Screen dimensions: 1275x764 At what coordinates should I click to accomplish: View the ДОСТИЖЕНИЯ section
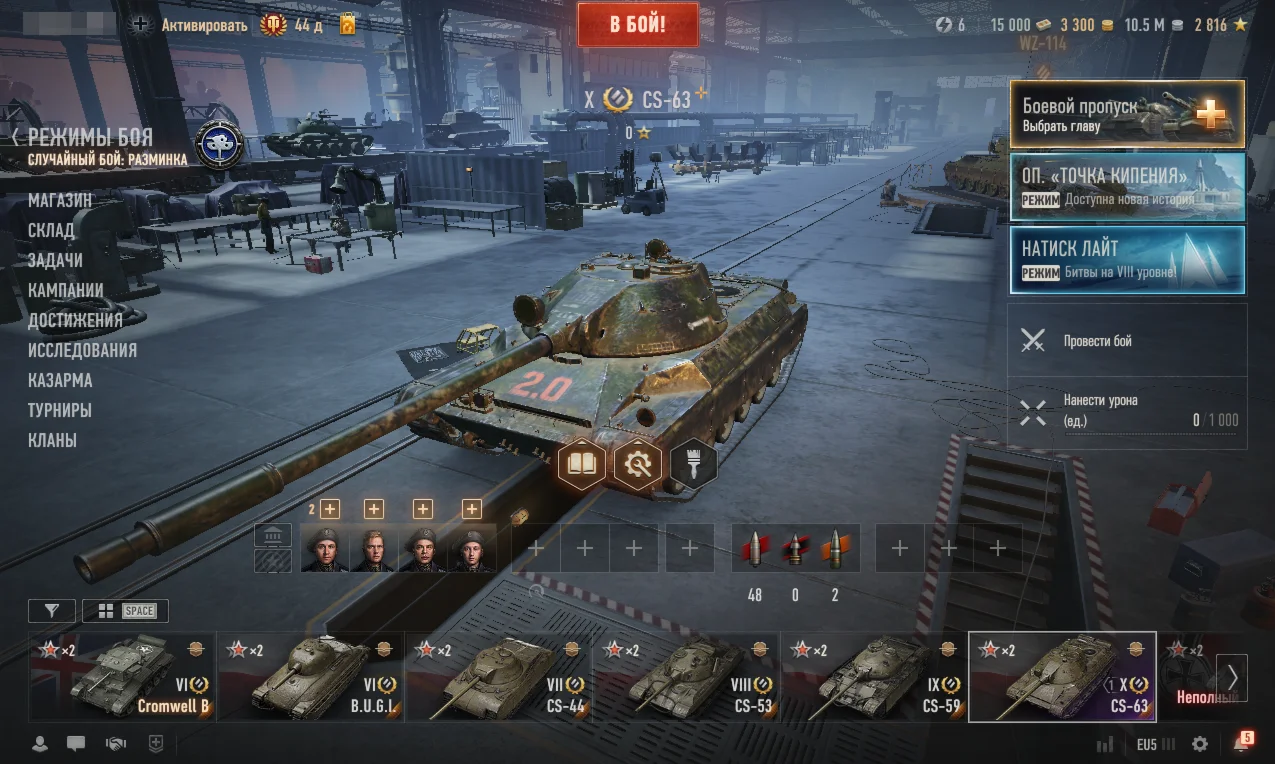coord(75,320)
